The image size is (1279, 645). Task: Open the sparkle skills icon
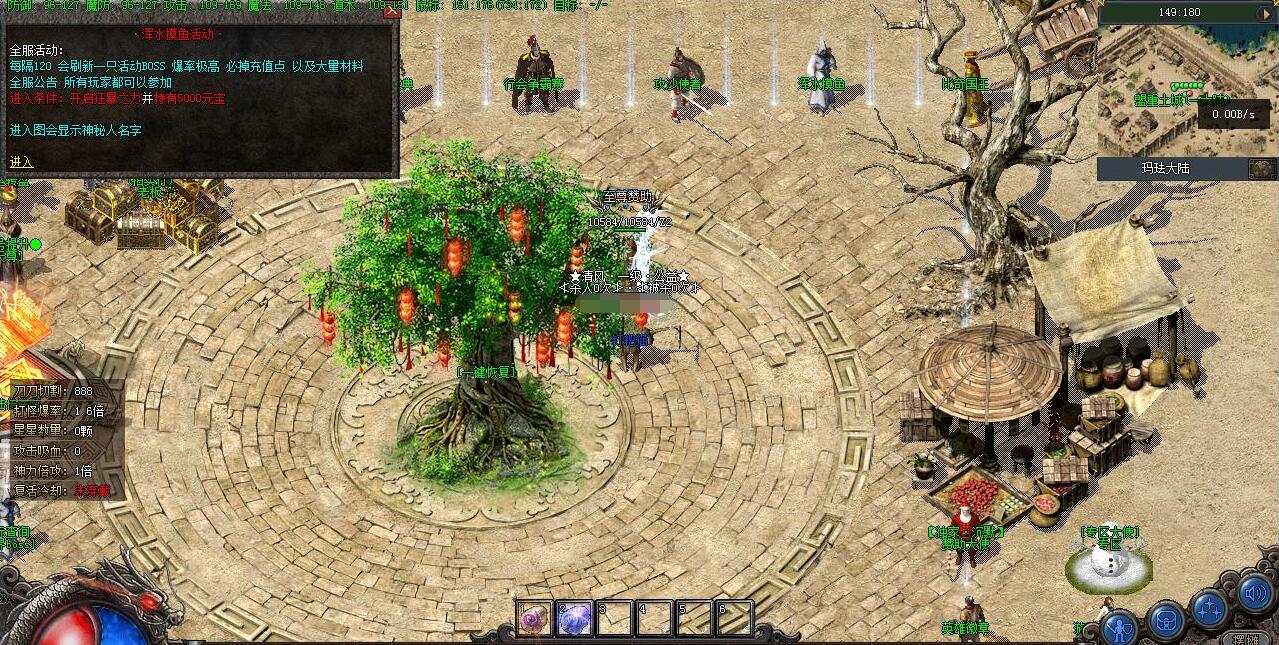1210,608
